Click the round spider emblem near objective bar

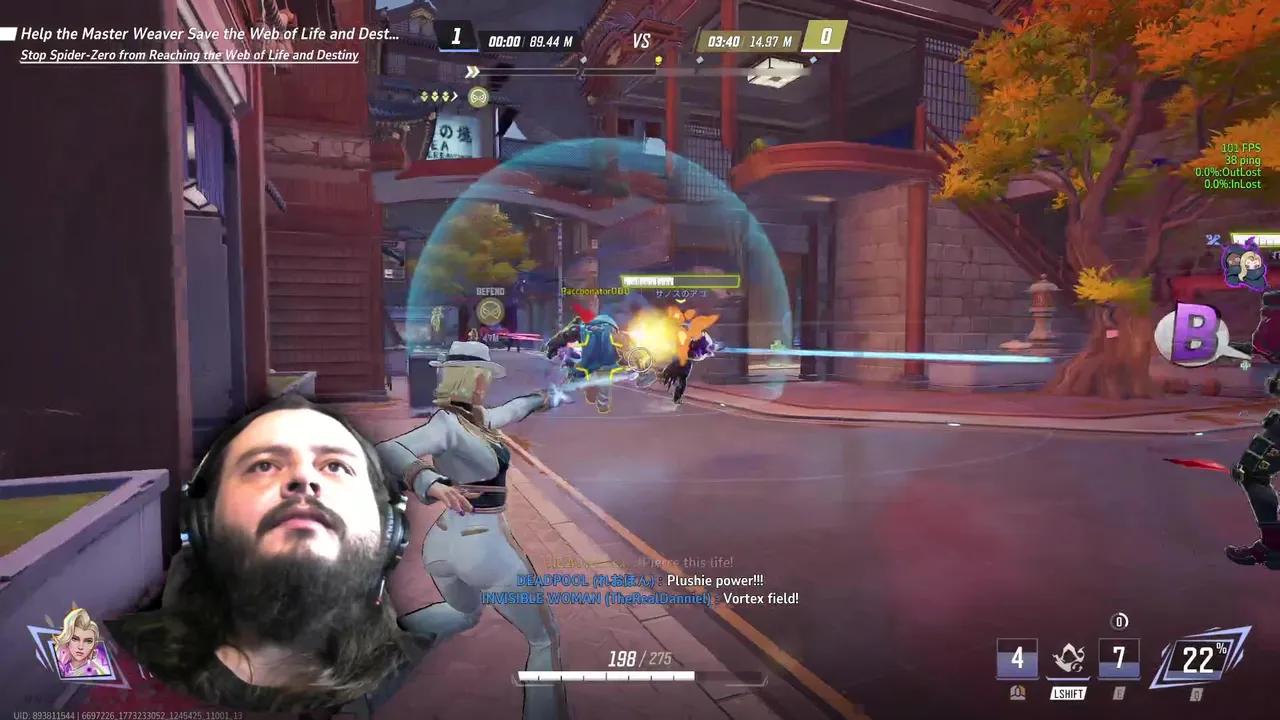click(x=478, y=97)
